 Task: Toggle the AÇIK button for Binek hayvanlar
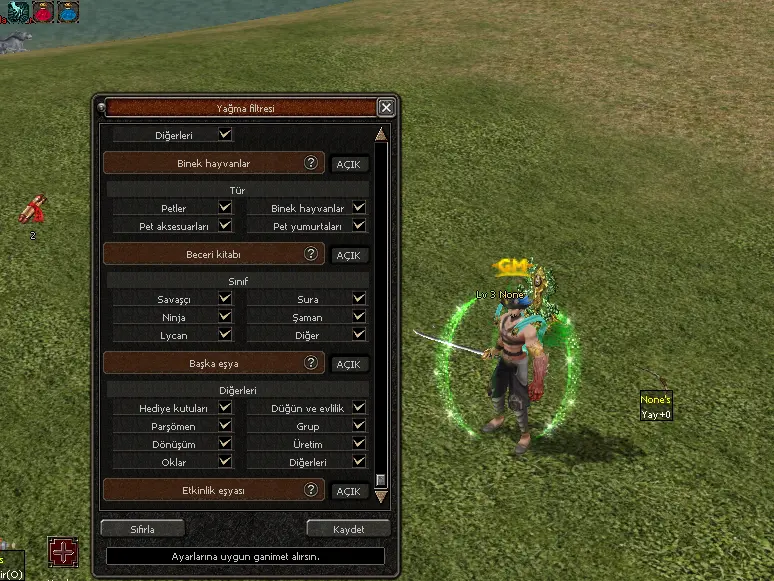348,164
